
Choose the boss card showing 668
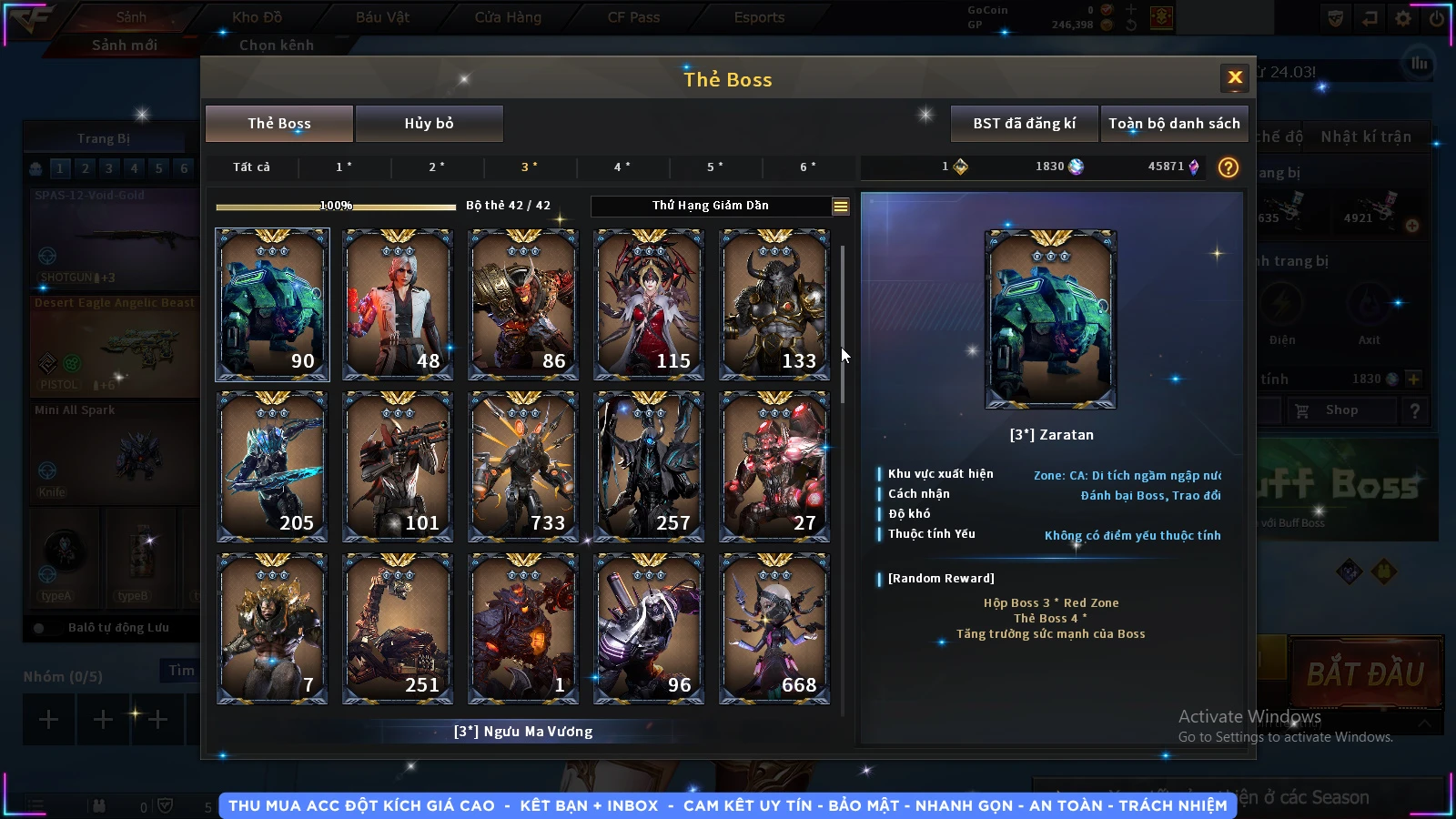click(774, 628)
